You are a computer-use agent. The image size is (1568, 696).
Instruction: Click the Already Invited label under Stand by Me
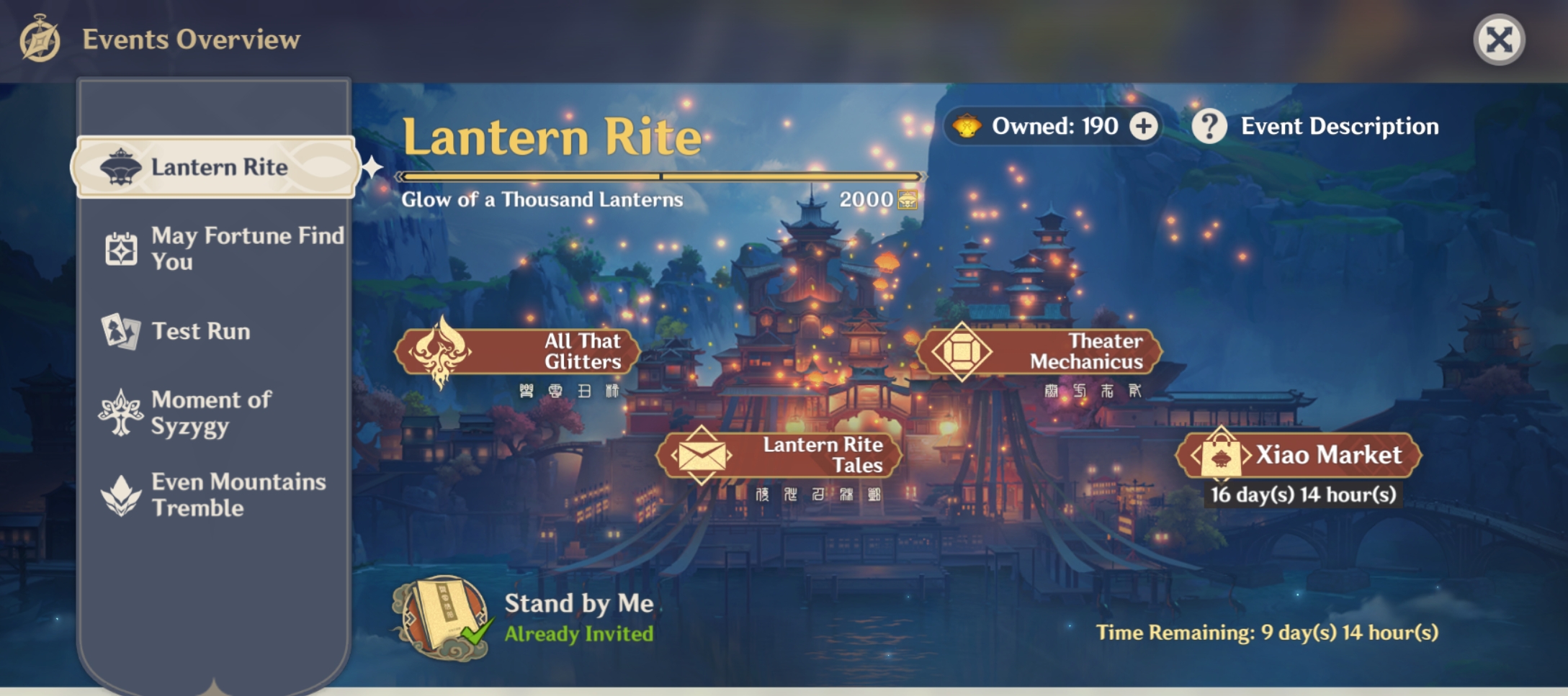(579, 636)
